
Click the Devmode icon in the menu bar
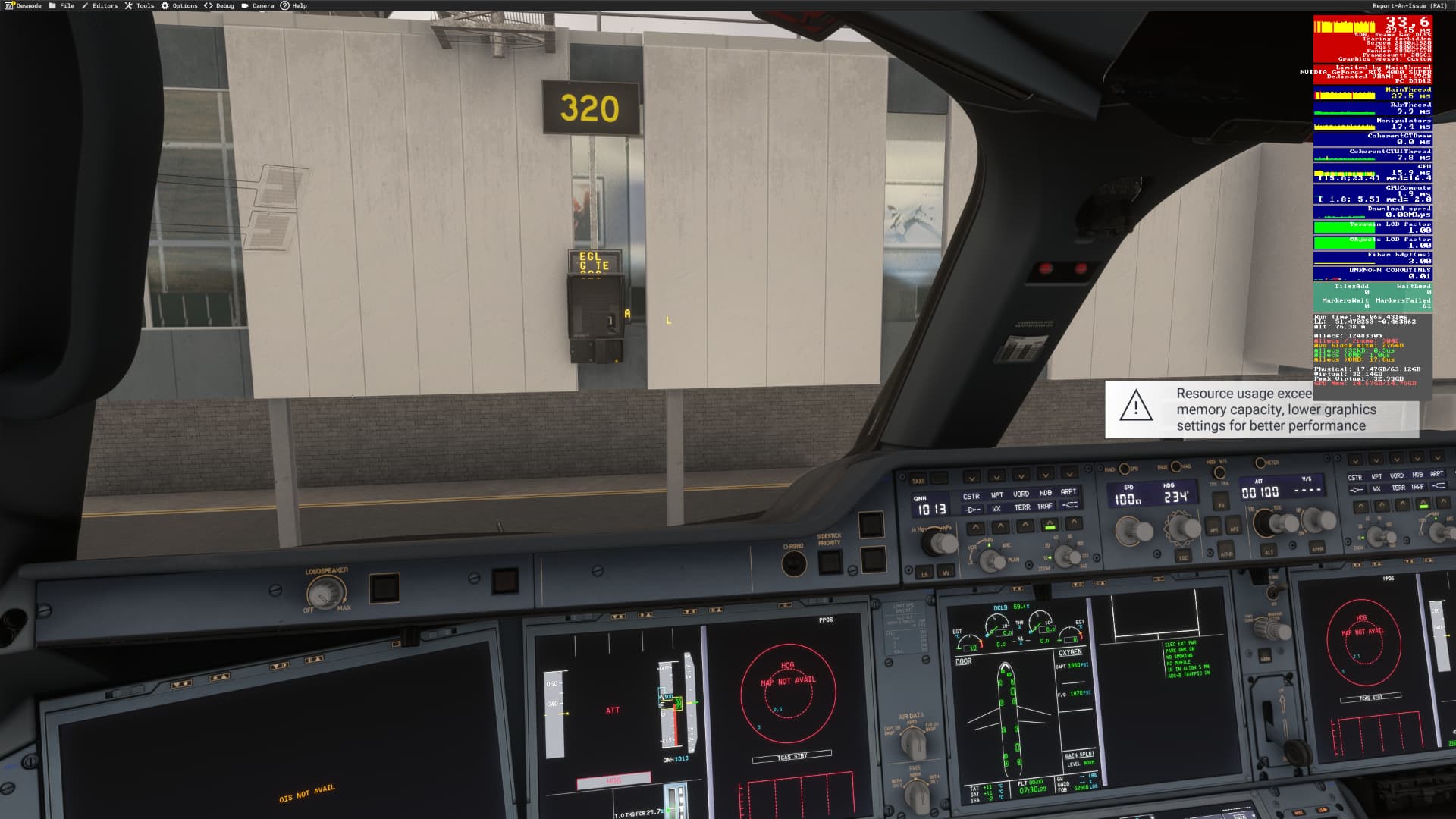pyautogui.click(x=9, y=5)
